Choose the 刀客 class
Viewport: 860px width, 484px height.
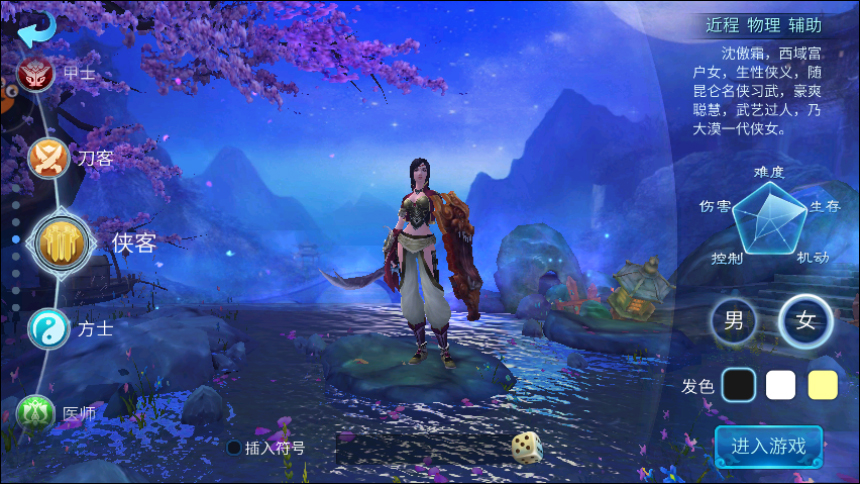48,158
